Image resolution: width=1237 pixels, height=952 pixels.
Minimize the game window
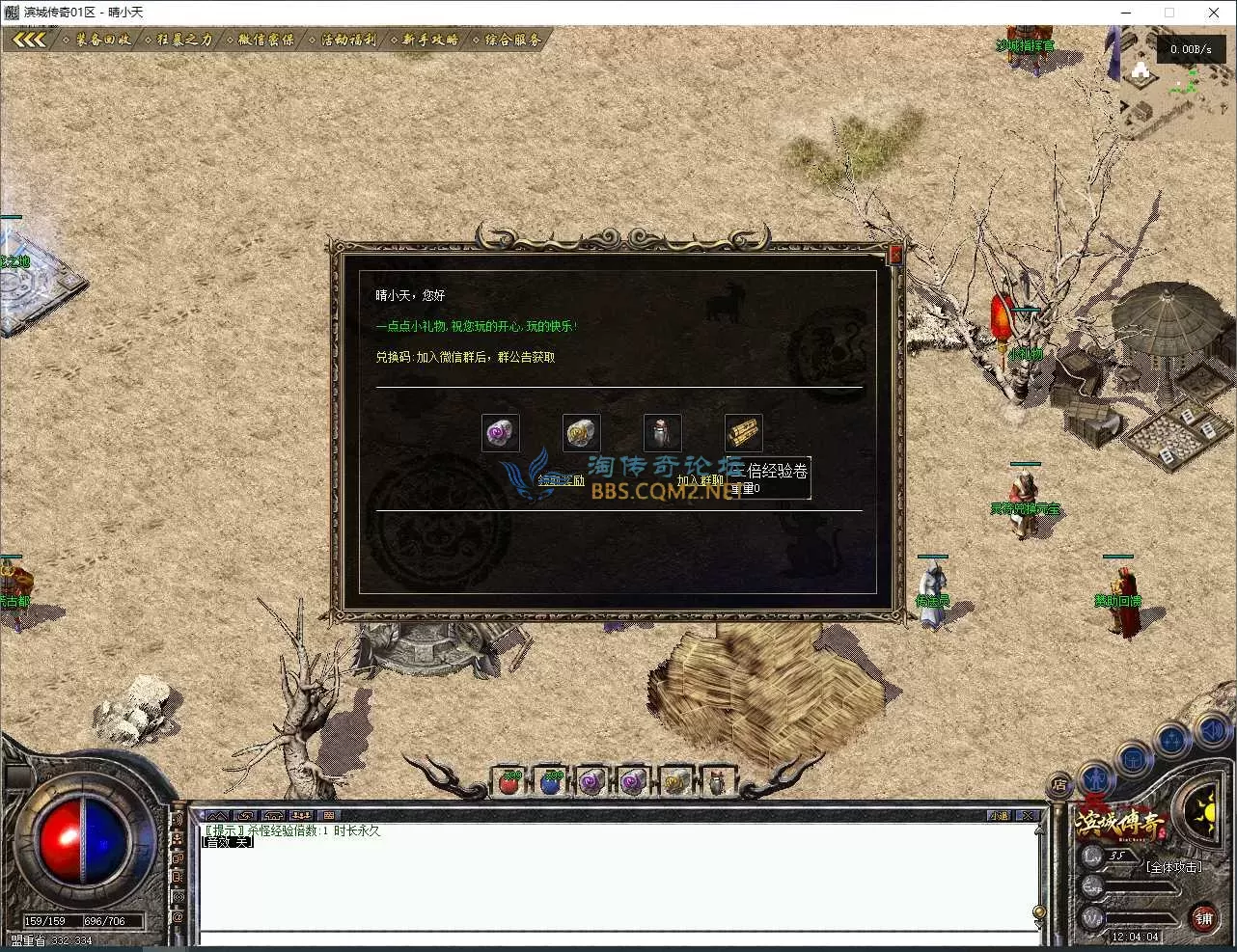pos(1126,13)
